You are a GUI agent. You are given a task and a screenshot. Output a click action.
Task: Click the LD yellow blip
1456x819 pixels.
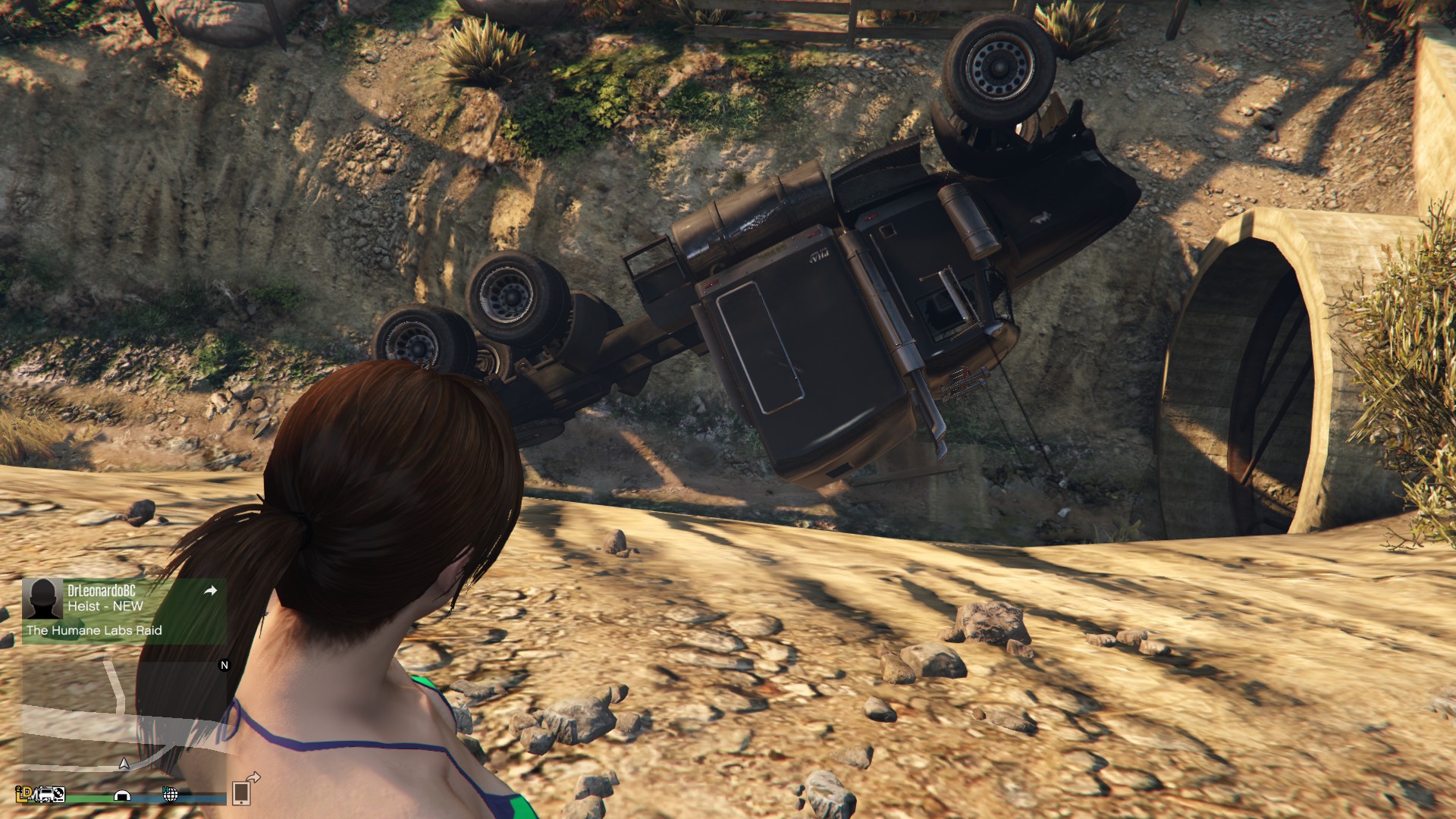point(24,793)
